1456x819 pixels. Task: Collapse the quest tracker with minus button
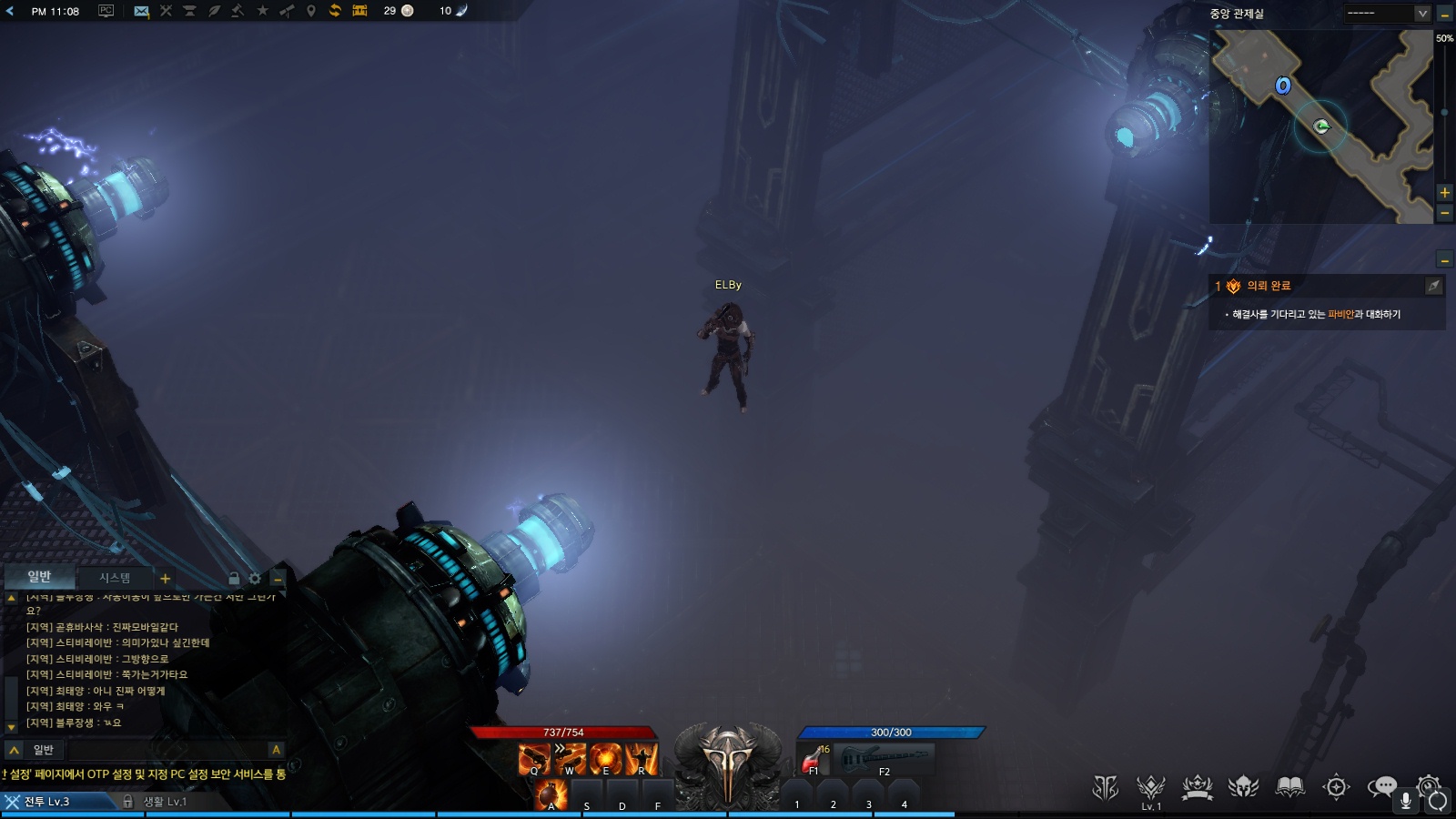[1444, 260]
